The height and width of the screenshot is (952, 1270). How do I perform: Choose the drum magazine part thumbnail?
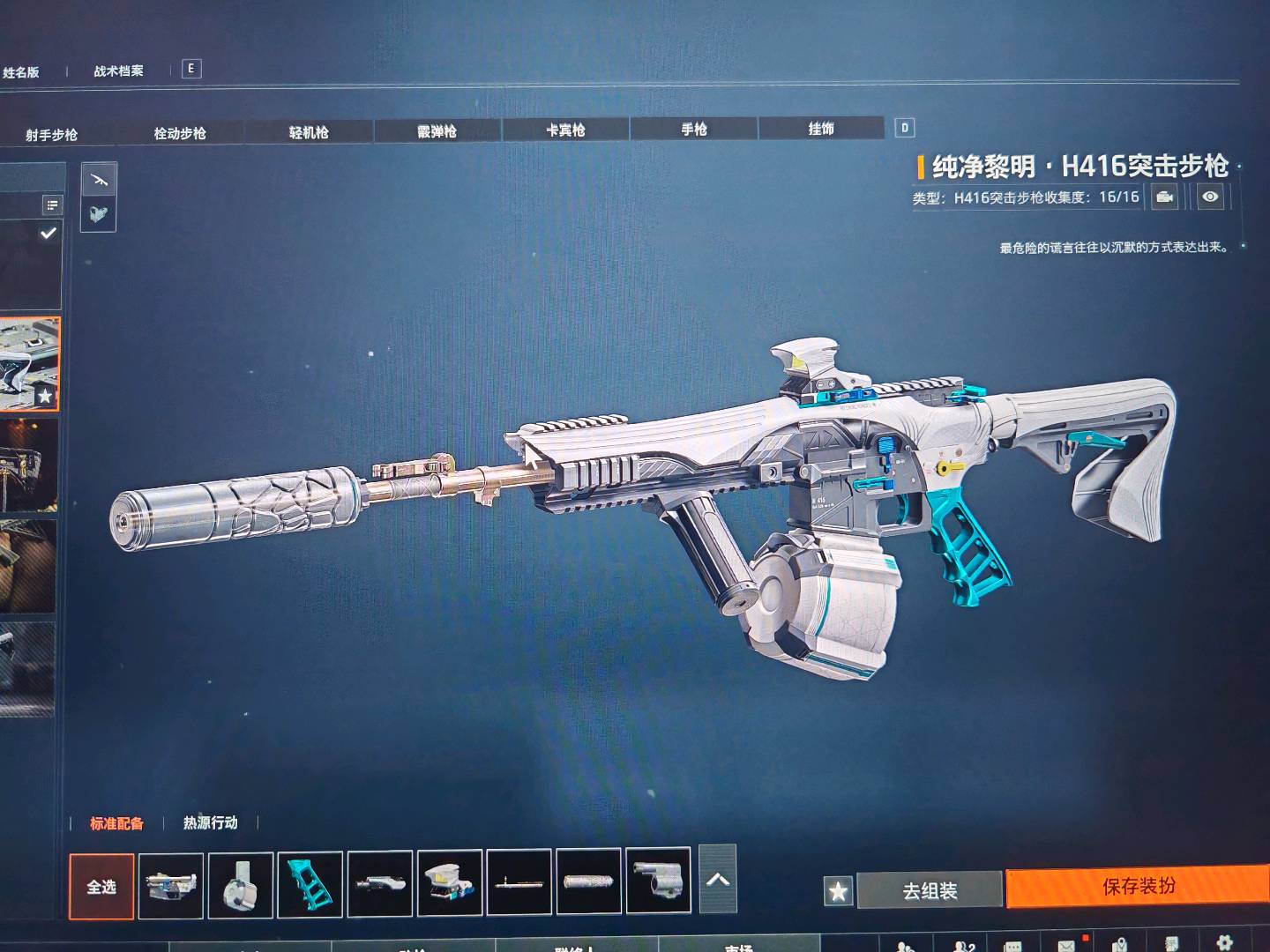241,883
